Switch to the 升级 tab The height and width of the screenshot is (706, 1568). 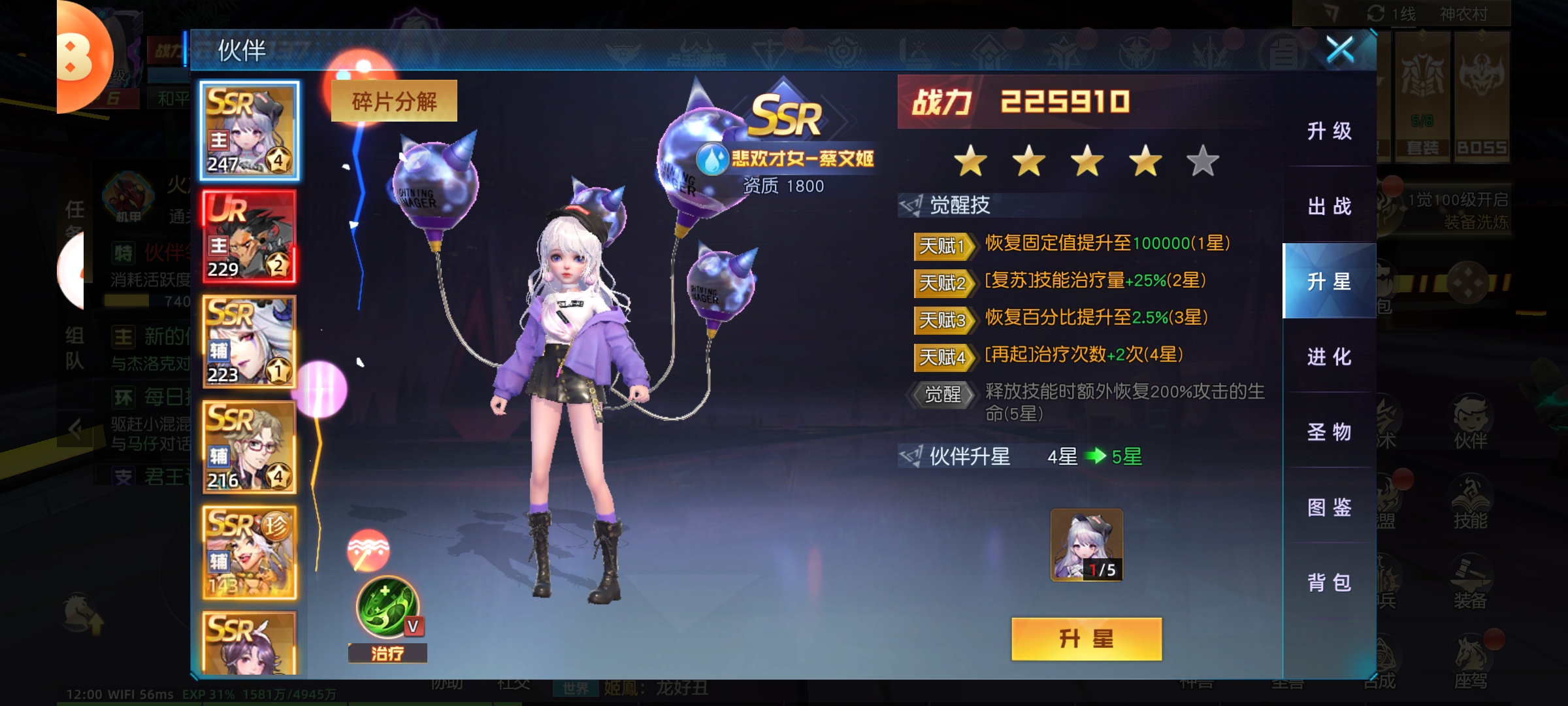pos(1329,131)
